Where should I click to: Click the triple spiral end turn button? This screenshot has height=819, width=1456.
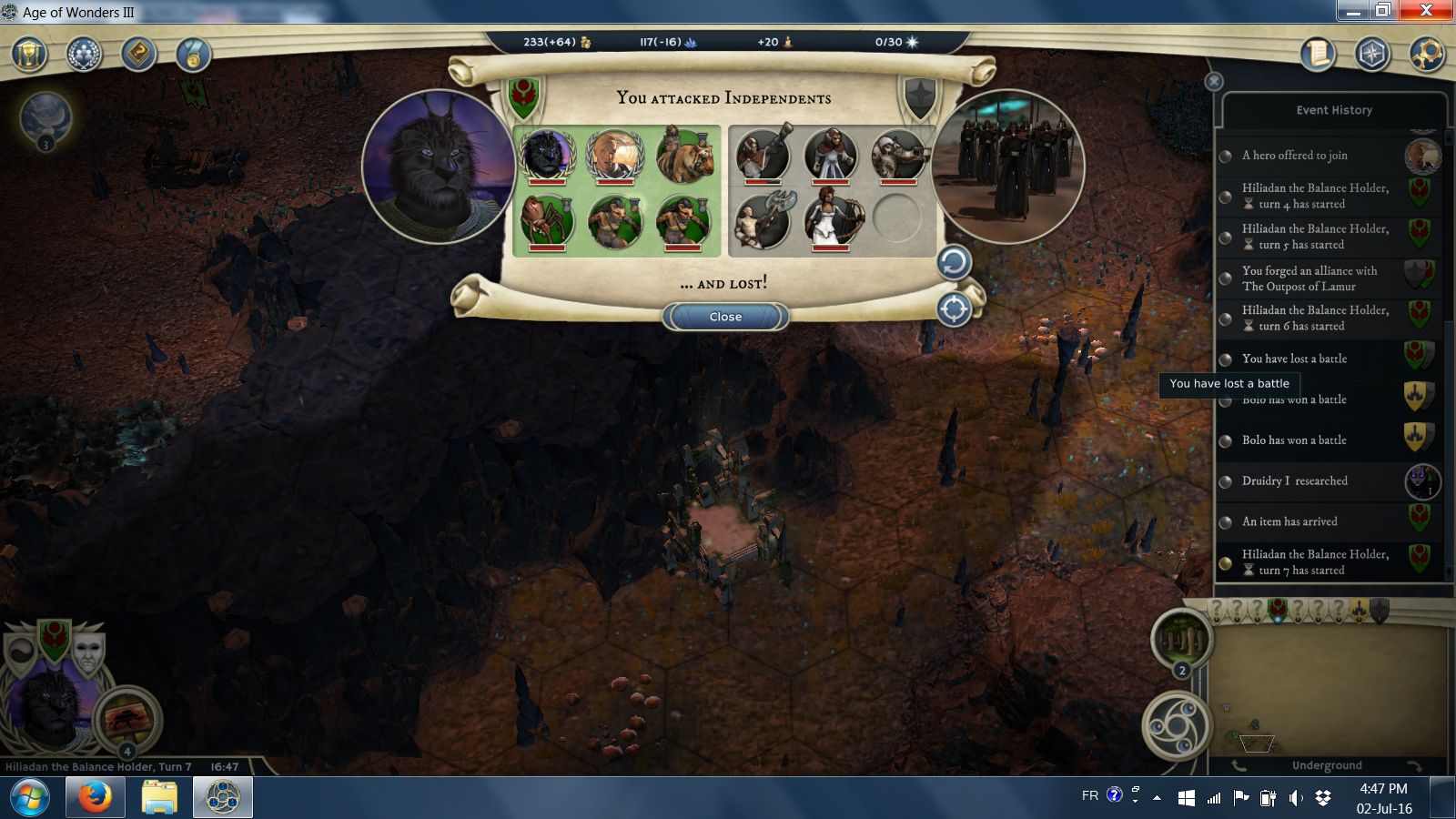[x=1177, y=726]
